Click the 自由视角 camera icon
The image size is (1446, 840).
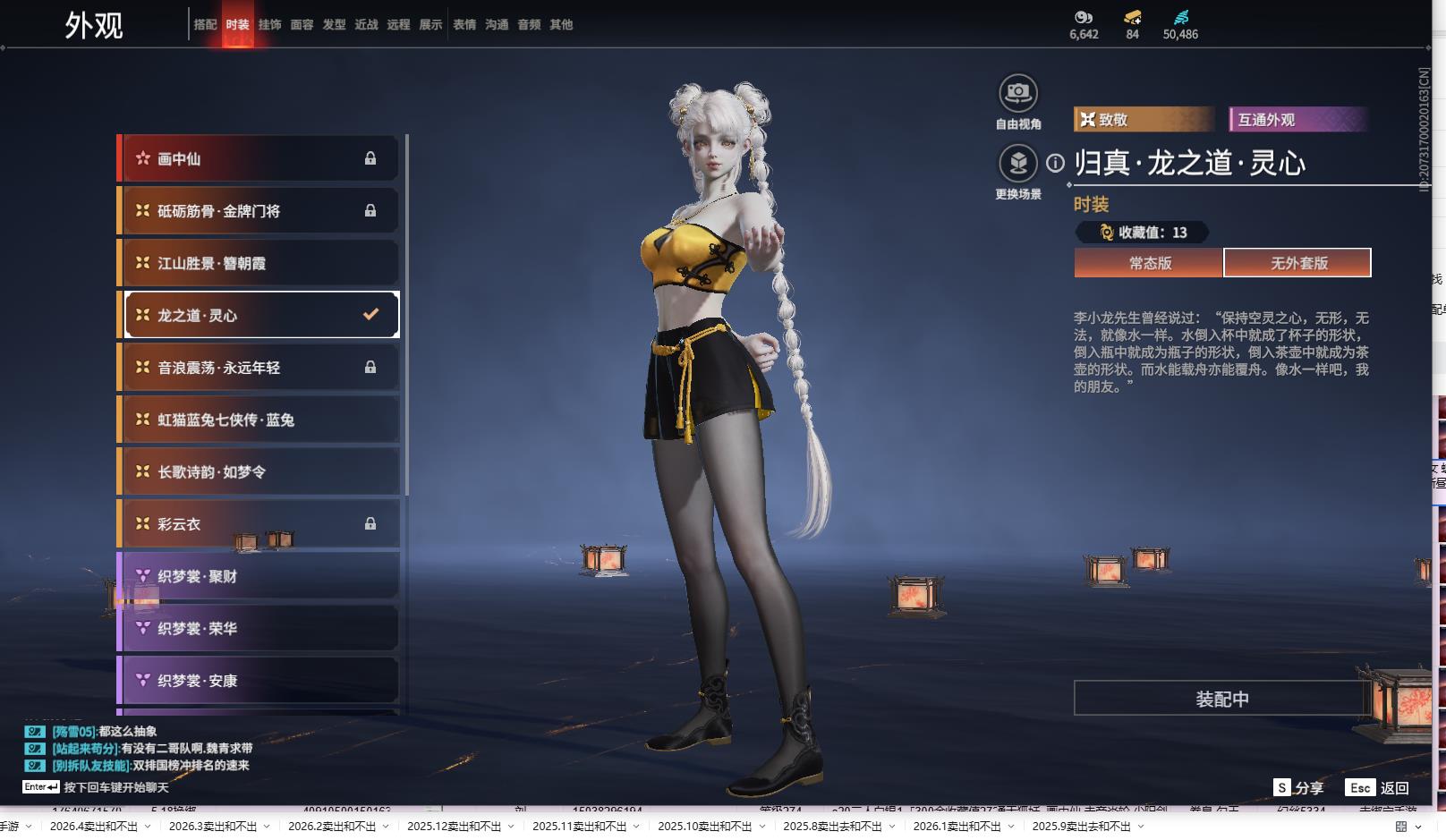(1017, 93)
